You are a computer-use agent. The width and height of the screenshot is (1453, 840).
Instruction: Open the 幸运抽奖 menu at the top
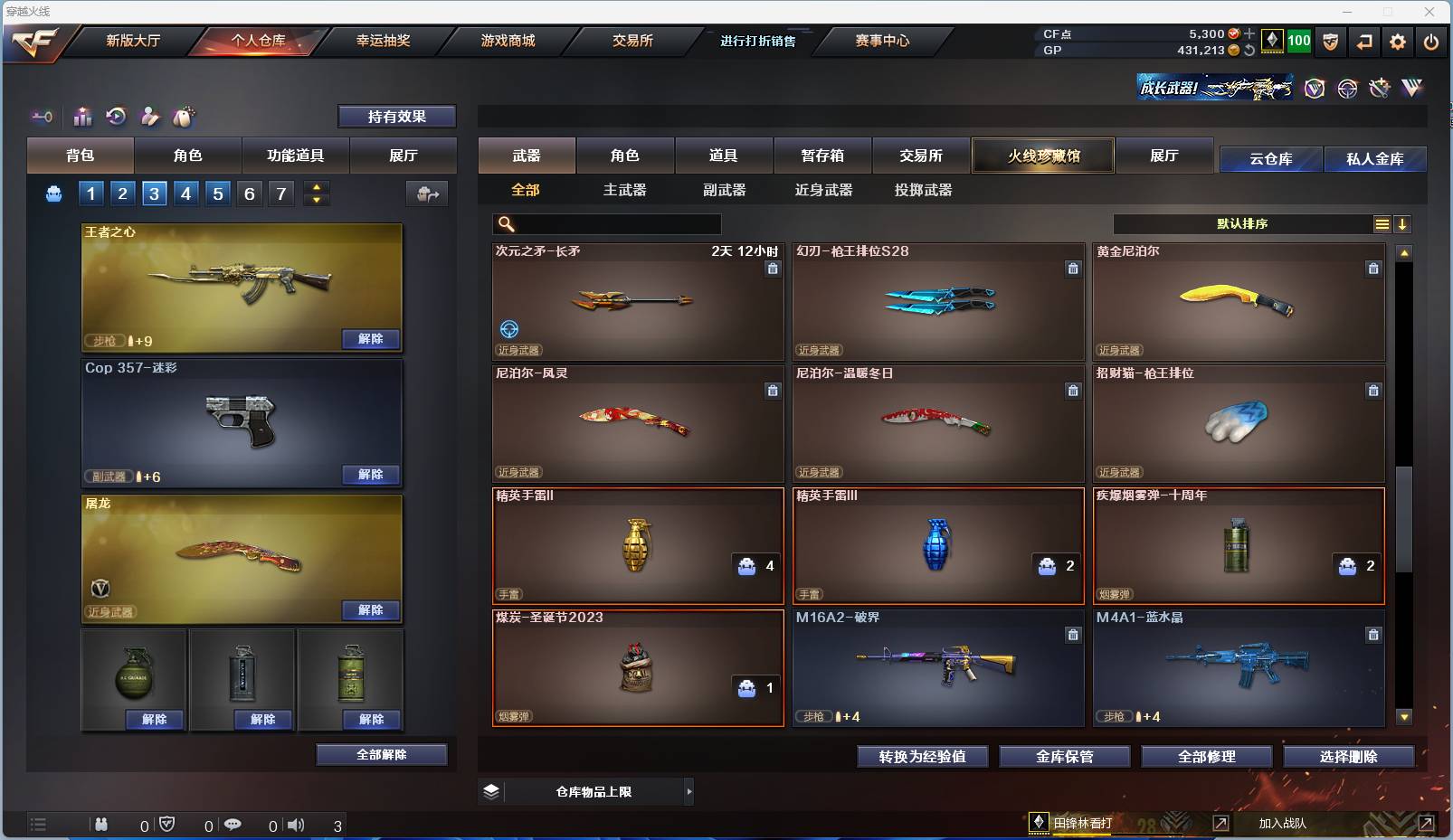click(x=384, y=41)
